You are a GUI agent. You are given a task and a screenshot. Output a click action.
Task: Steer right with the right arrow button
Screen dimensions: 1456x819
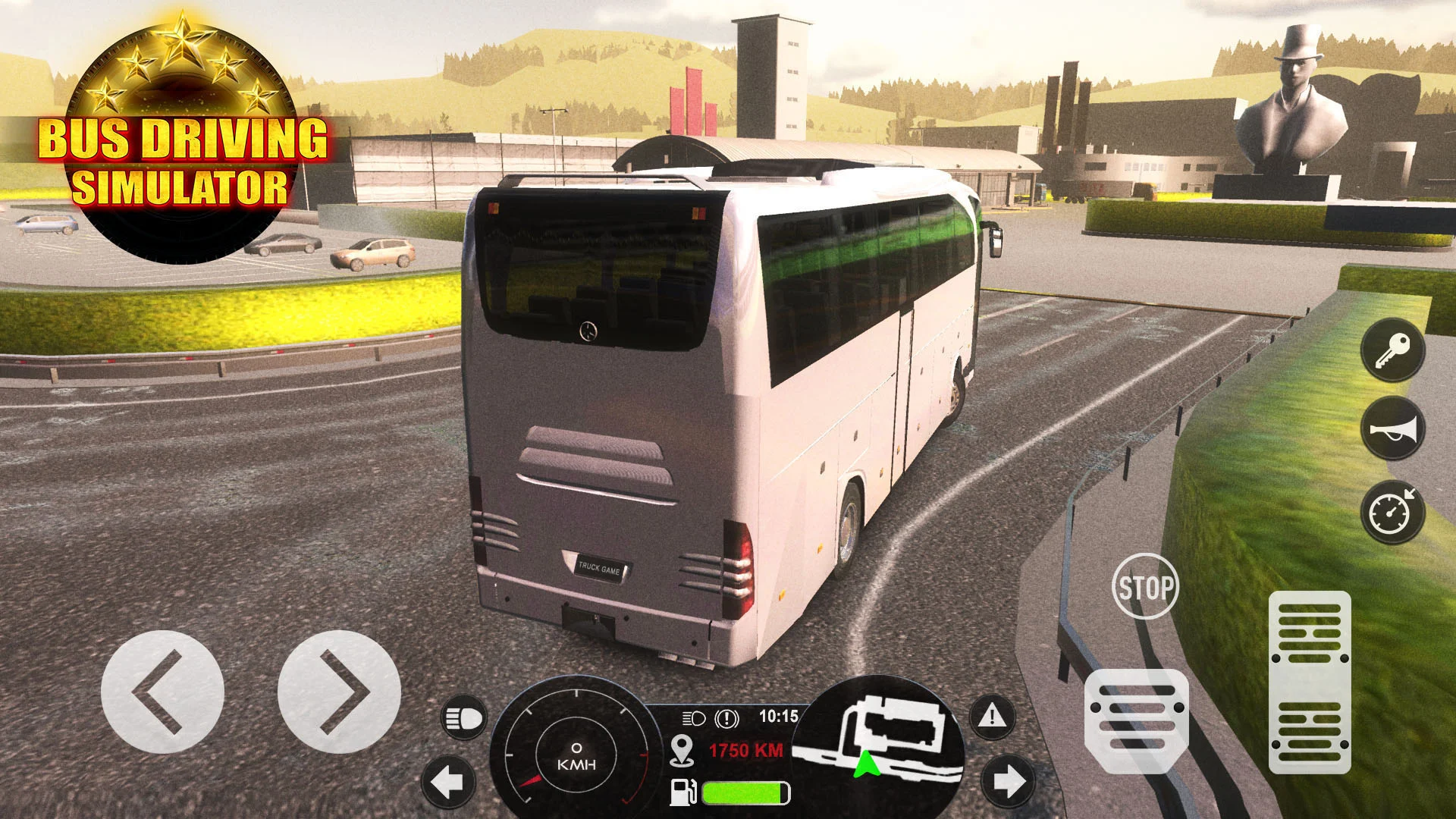[339, 691]
